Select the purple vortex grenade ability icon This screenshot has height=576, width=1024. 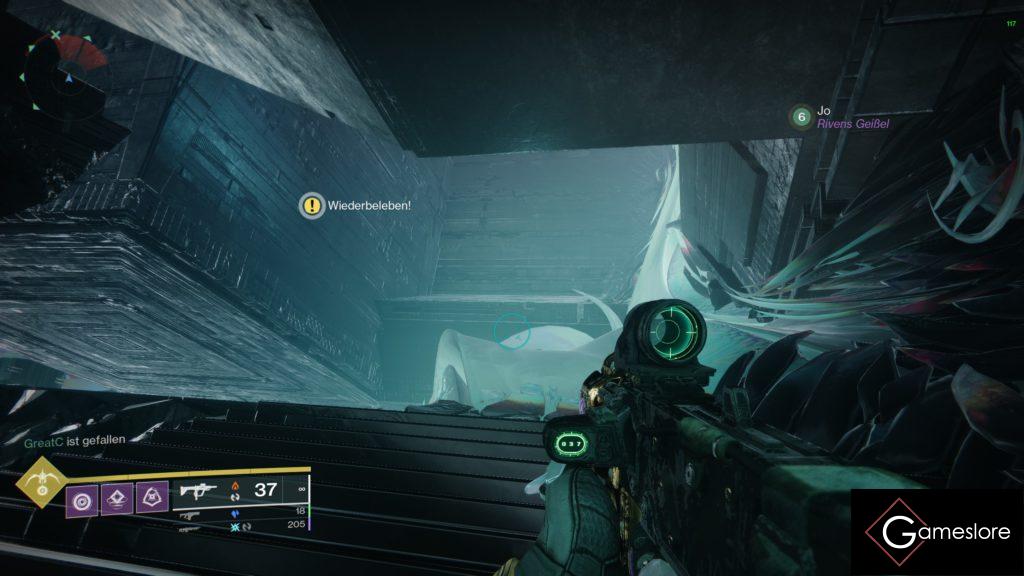click(80, 496)
